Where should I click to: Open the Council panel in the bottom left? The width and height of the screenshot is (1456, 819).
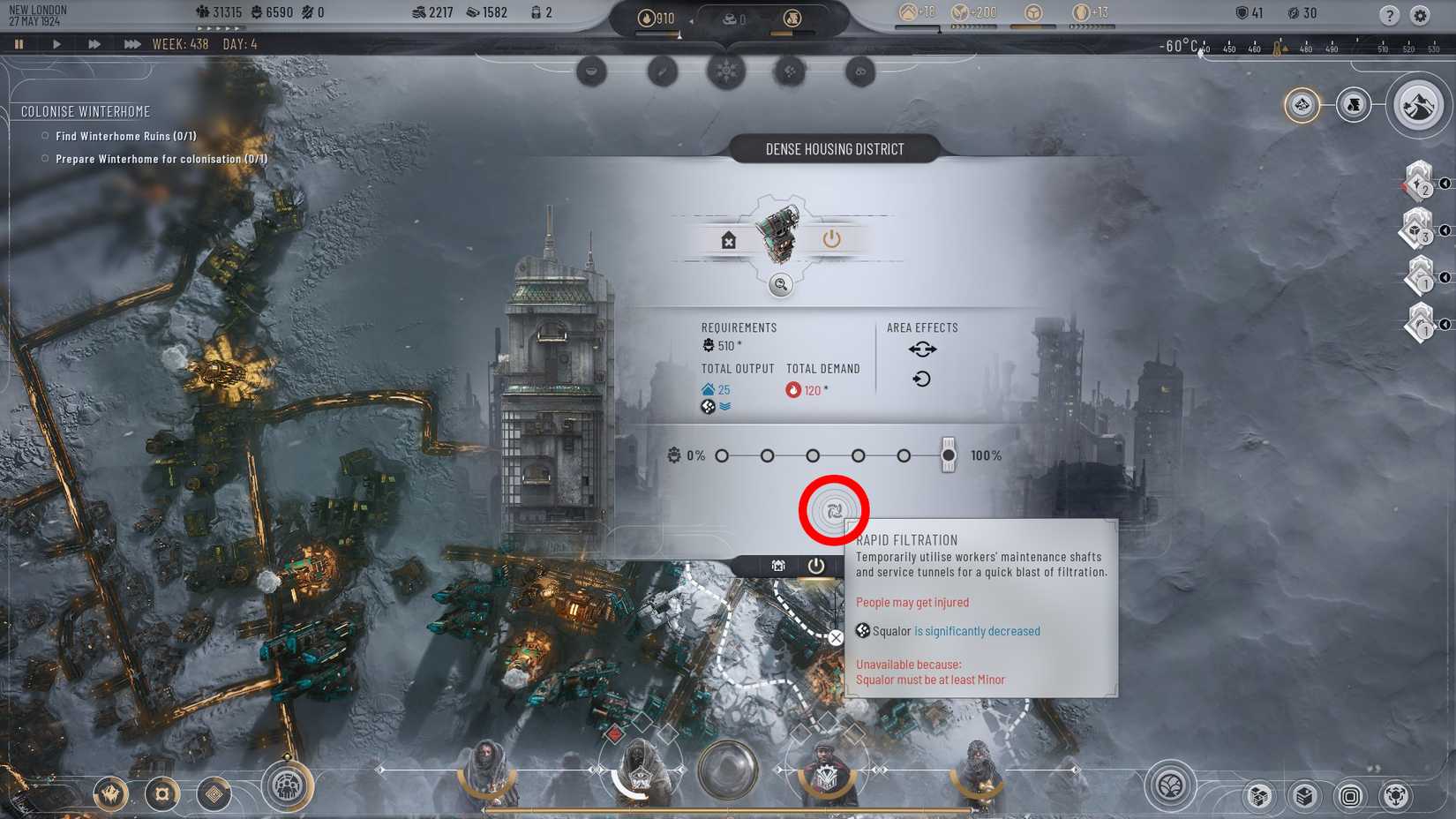288,793
